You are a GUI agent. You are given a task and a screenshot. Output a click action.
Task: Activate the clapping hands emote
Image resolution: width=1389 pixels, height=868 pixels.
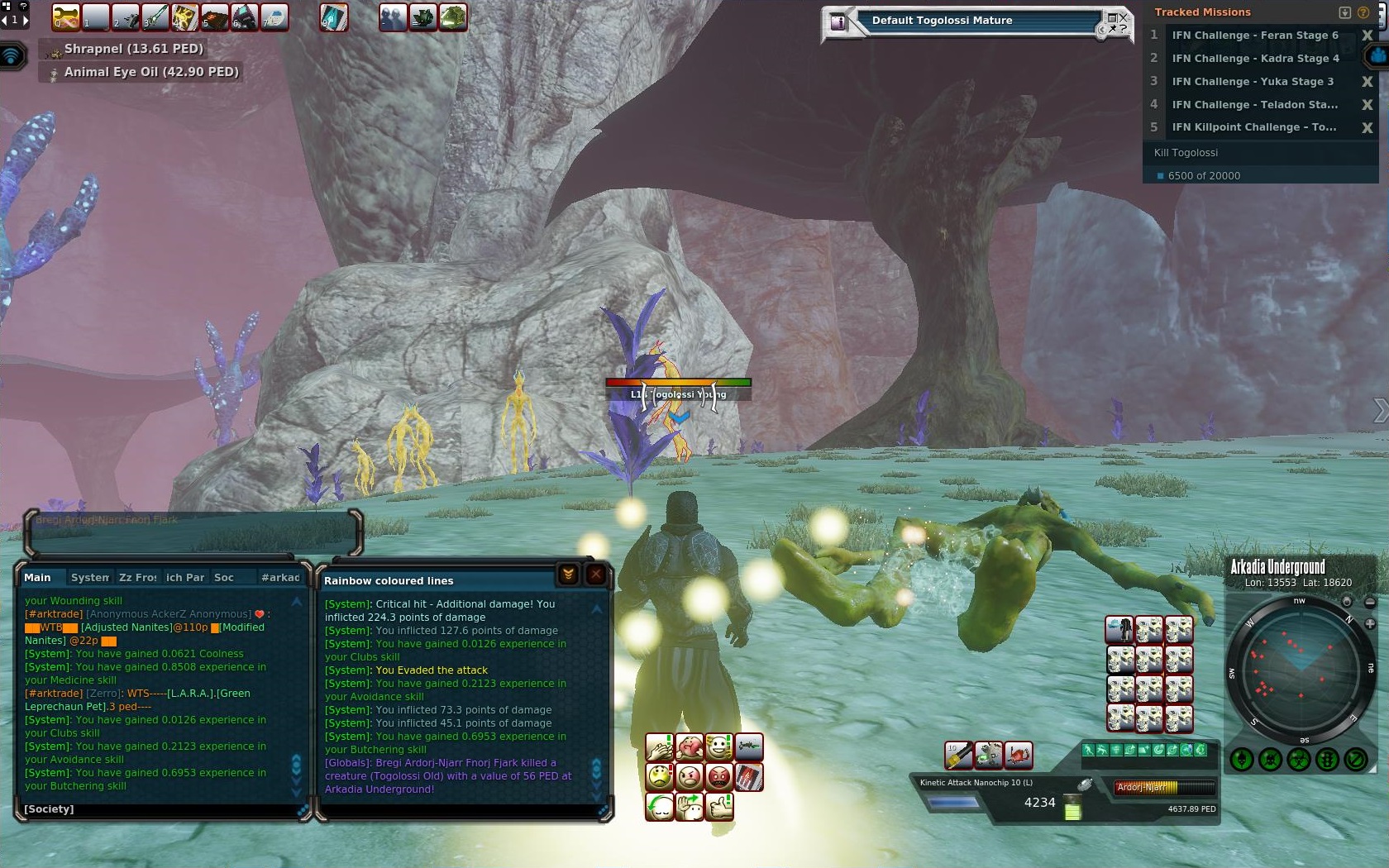click(660, 747)
